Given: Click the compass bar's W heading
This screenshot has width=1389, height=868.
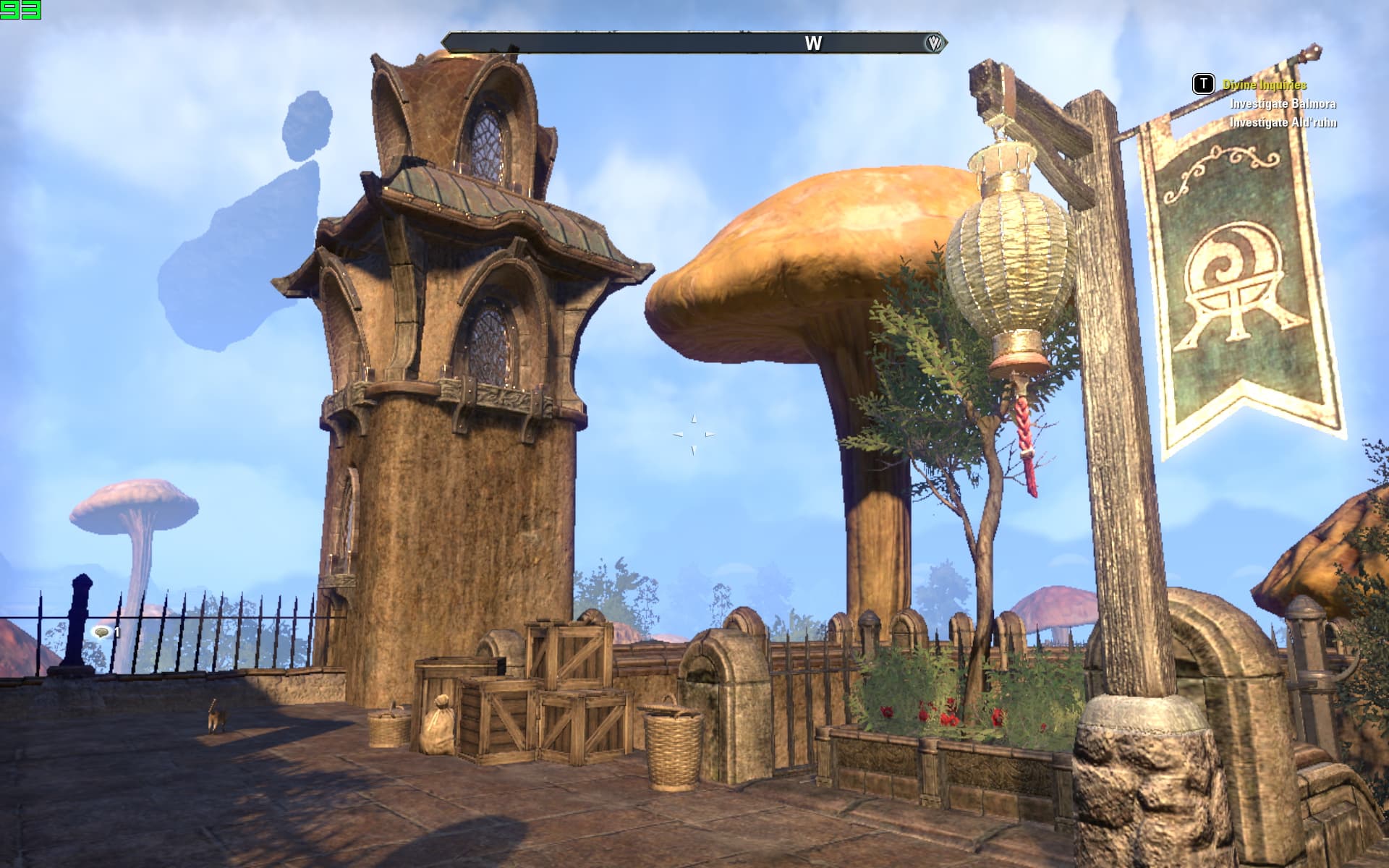Looking at the screenshot, I should pos(813,43).
